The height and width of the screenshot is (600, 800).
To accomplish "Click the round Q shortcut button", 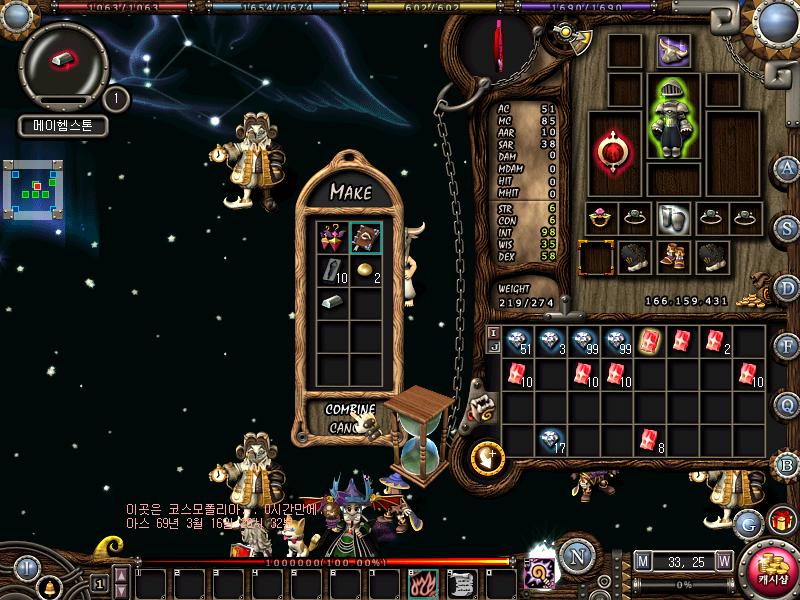I will 788,405.
